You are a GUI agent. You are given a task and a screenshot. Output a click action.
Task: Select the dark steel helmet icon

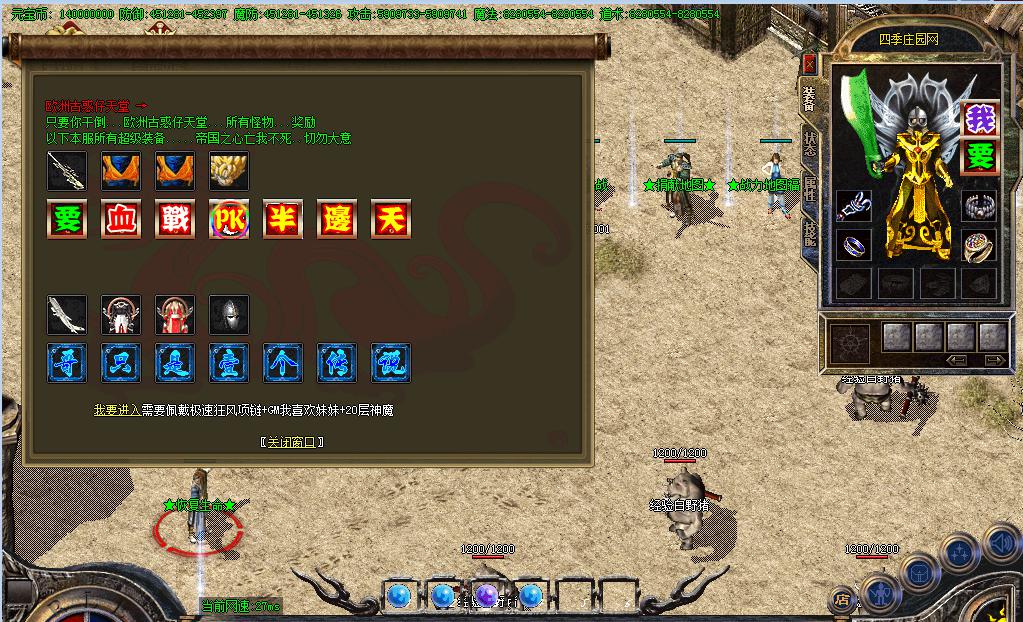pyautogui.click(x=228, y=315)
